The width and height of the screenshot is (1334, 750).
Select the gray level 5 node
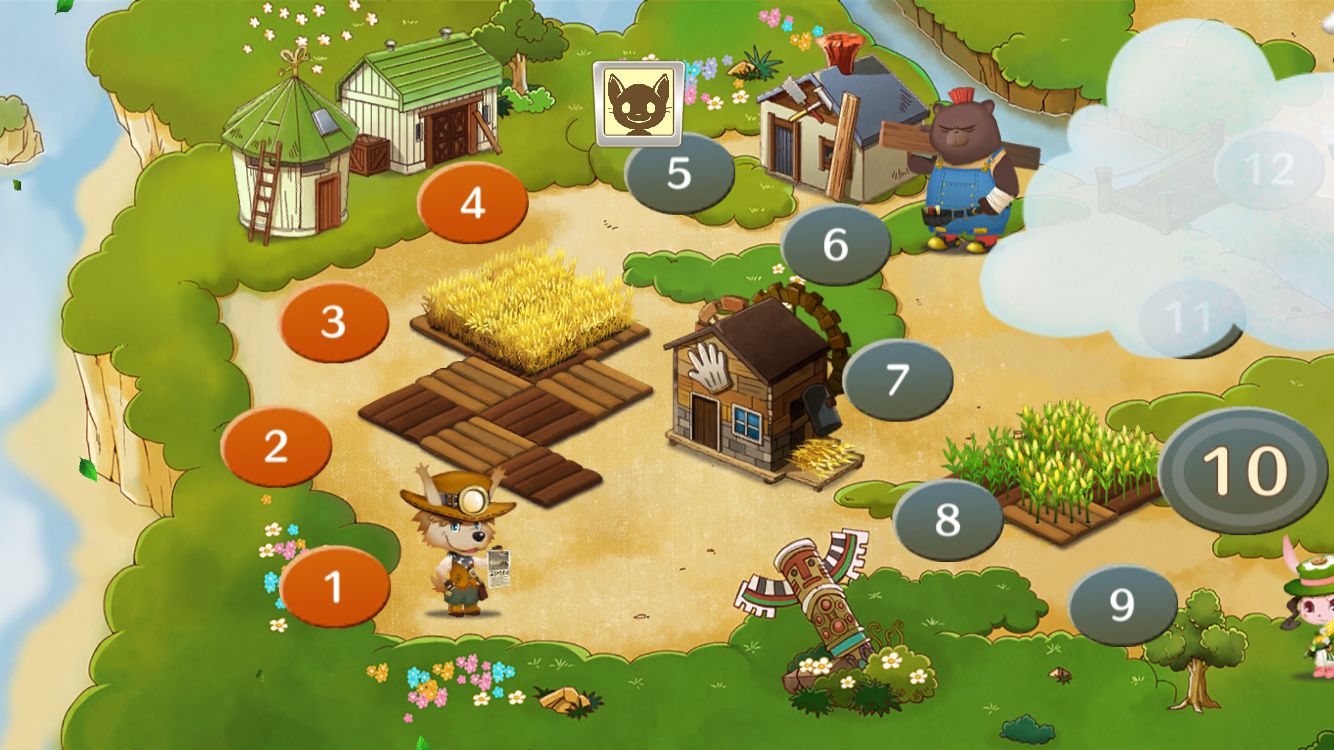tap(679, 173)
